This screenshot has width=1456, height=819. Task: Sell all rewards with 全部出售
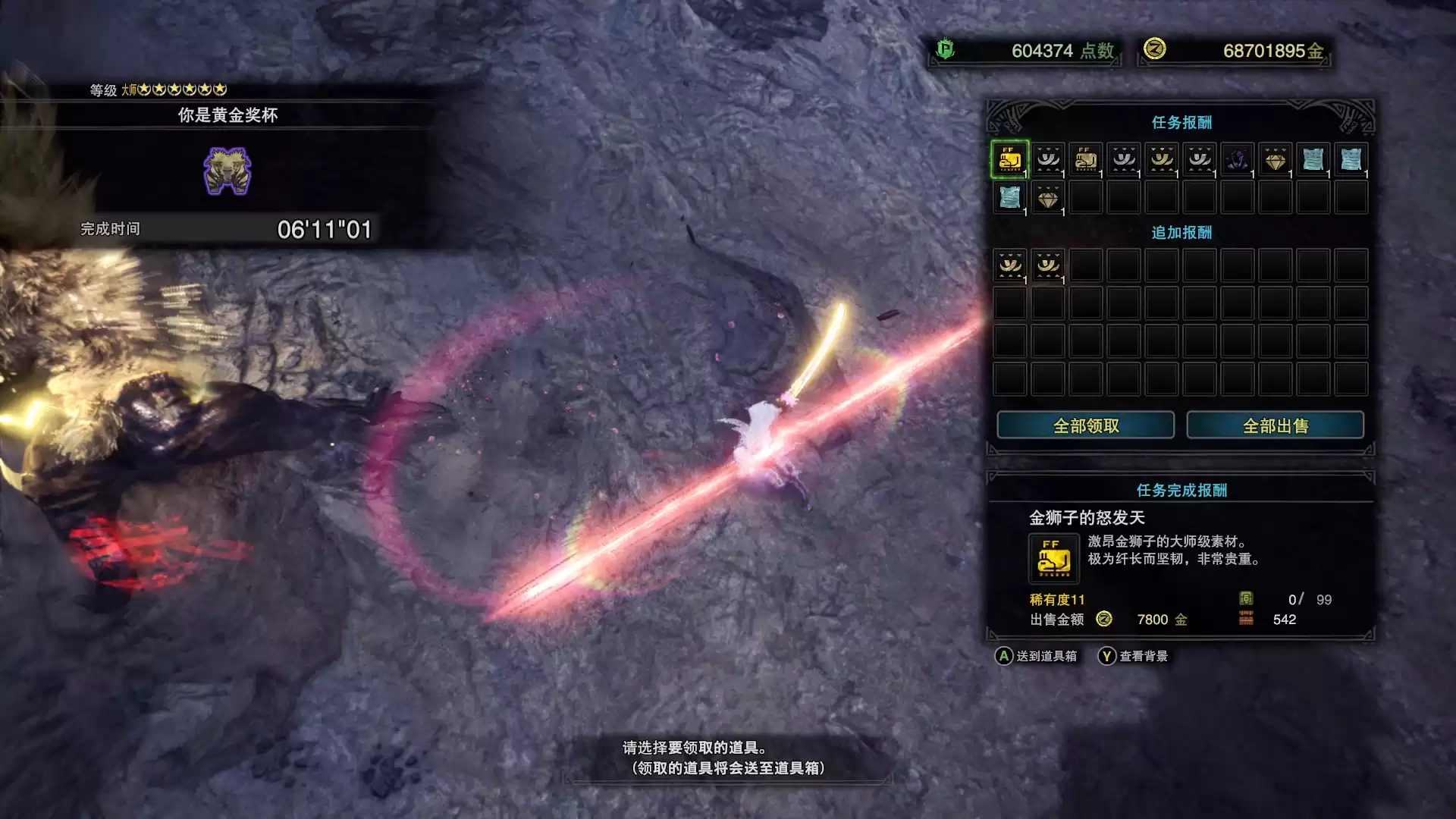point(1275,425)
